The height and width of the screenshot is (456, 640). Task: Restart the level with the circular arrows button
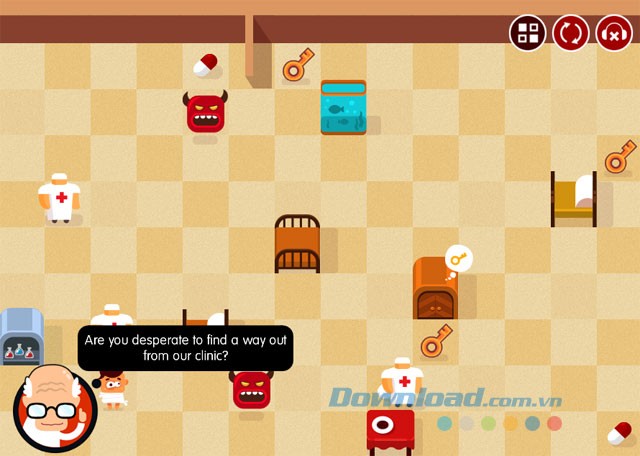point(571,33)
